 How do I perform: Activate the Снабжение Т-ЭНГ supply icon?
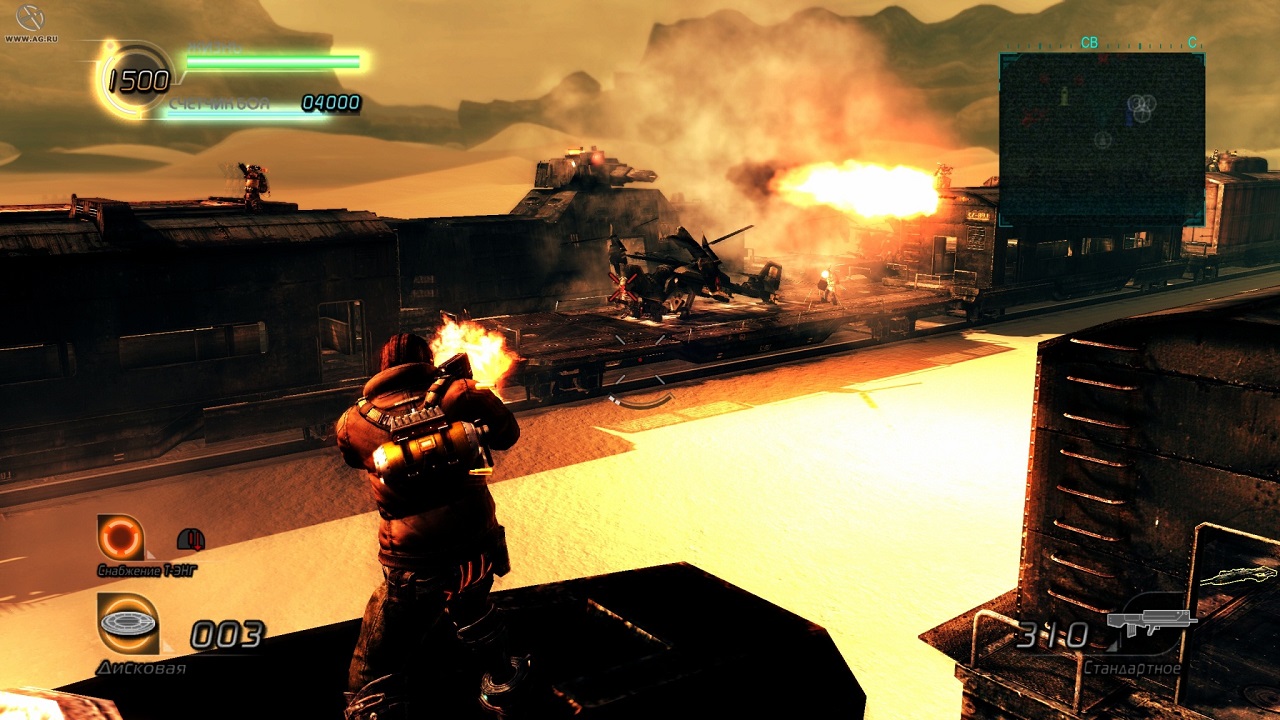coord(121,538)
